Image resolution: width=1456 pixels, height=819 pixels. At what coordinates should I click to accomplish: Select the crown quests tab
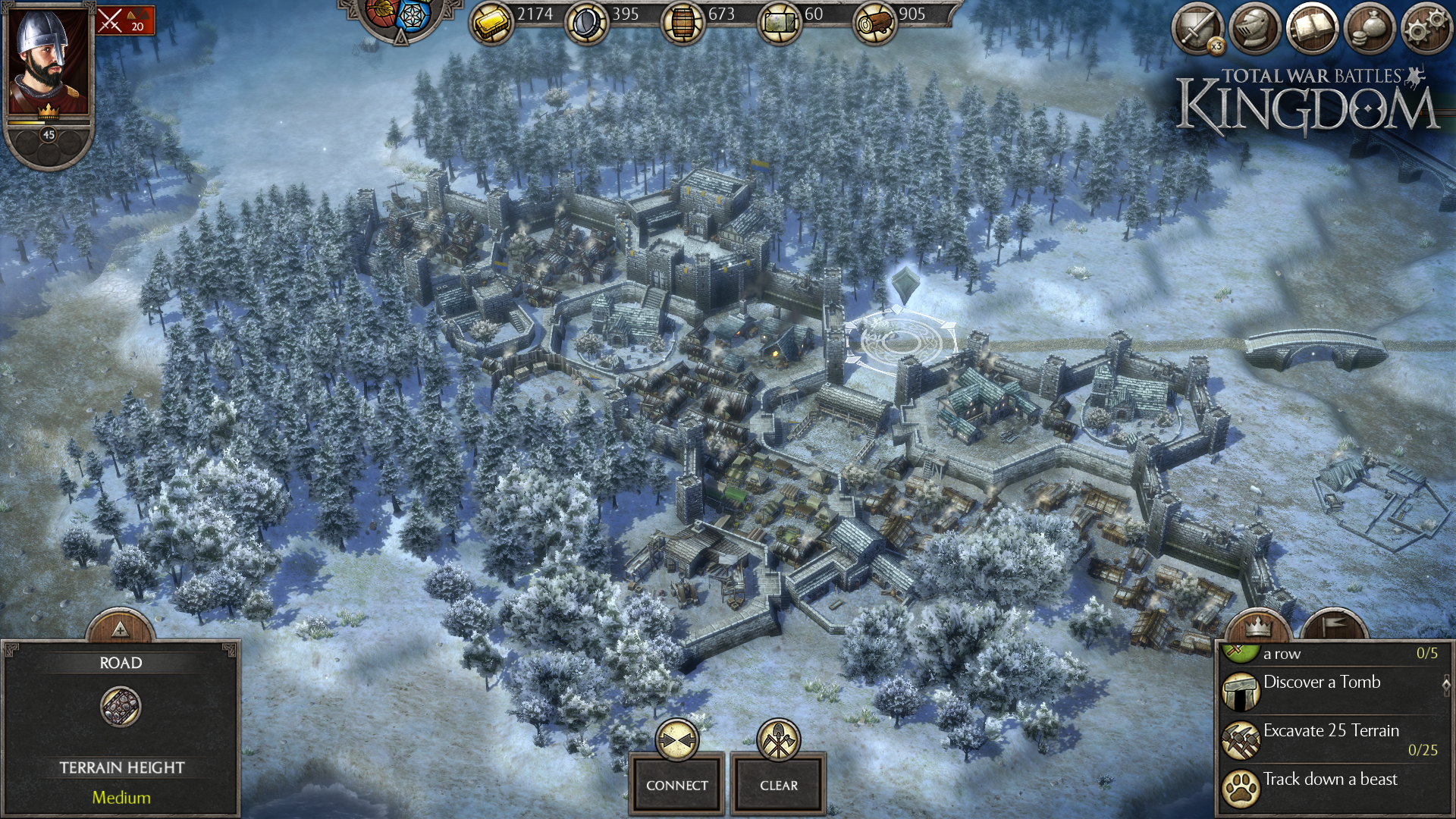tap(1258, 626)
